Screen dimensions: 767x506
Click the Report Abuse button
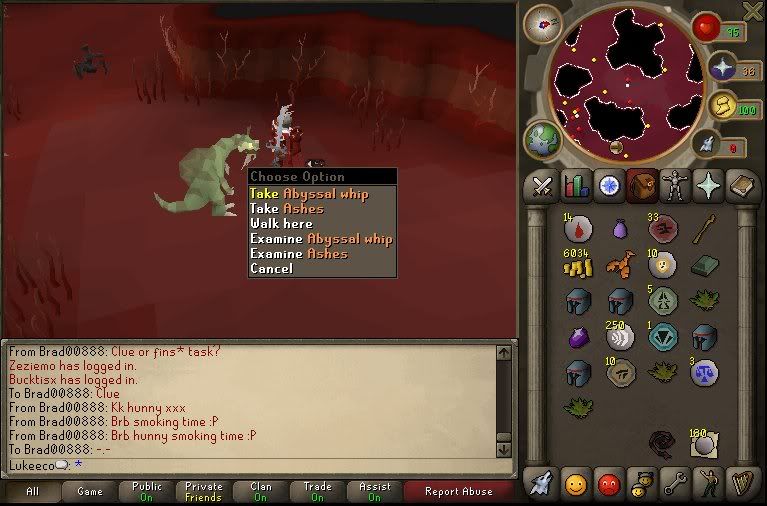tap(458, 491)
